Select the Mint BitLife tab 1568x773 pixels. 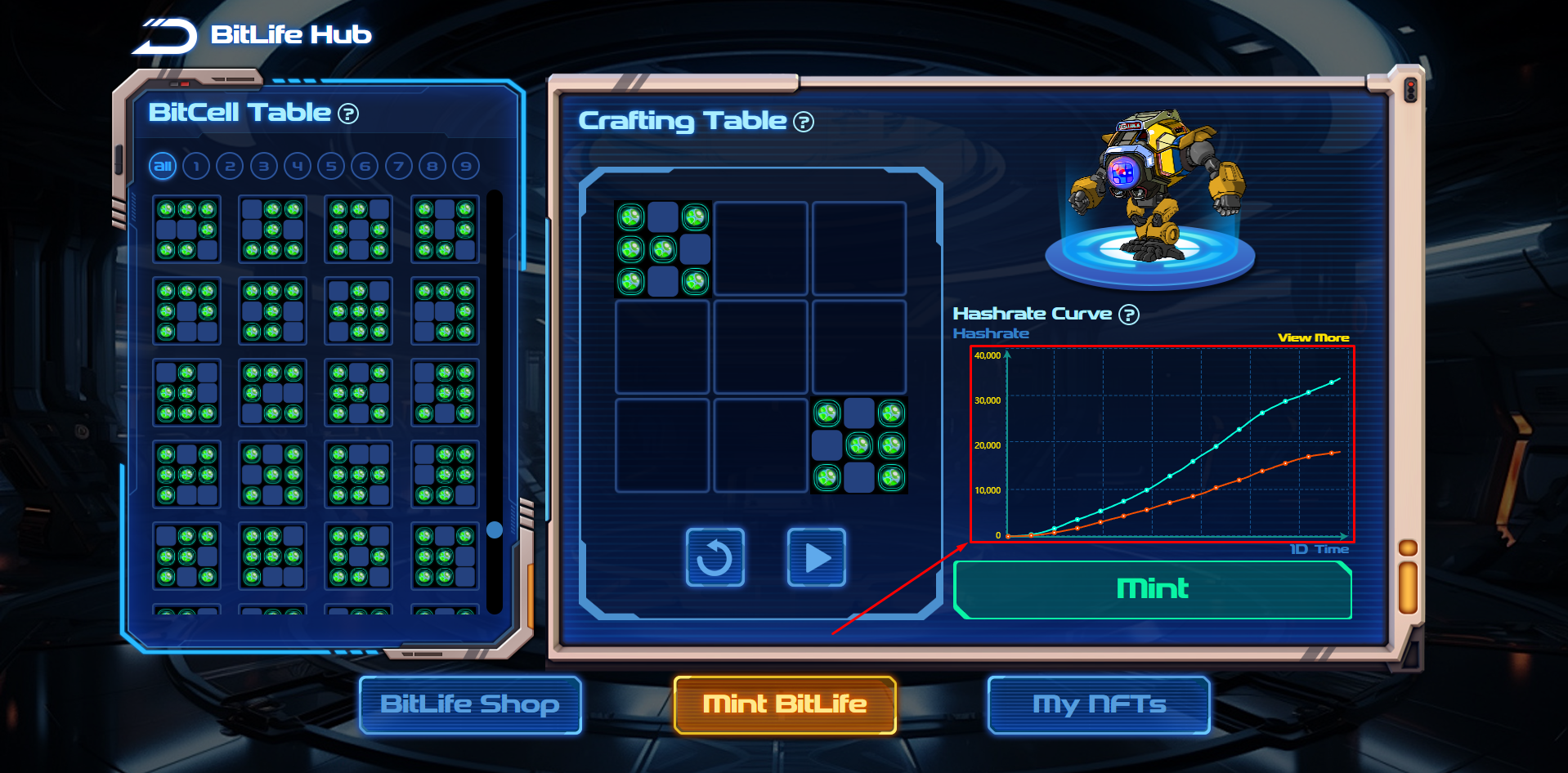click(x=785, y=704)
